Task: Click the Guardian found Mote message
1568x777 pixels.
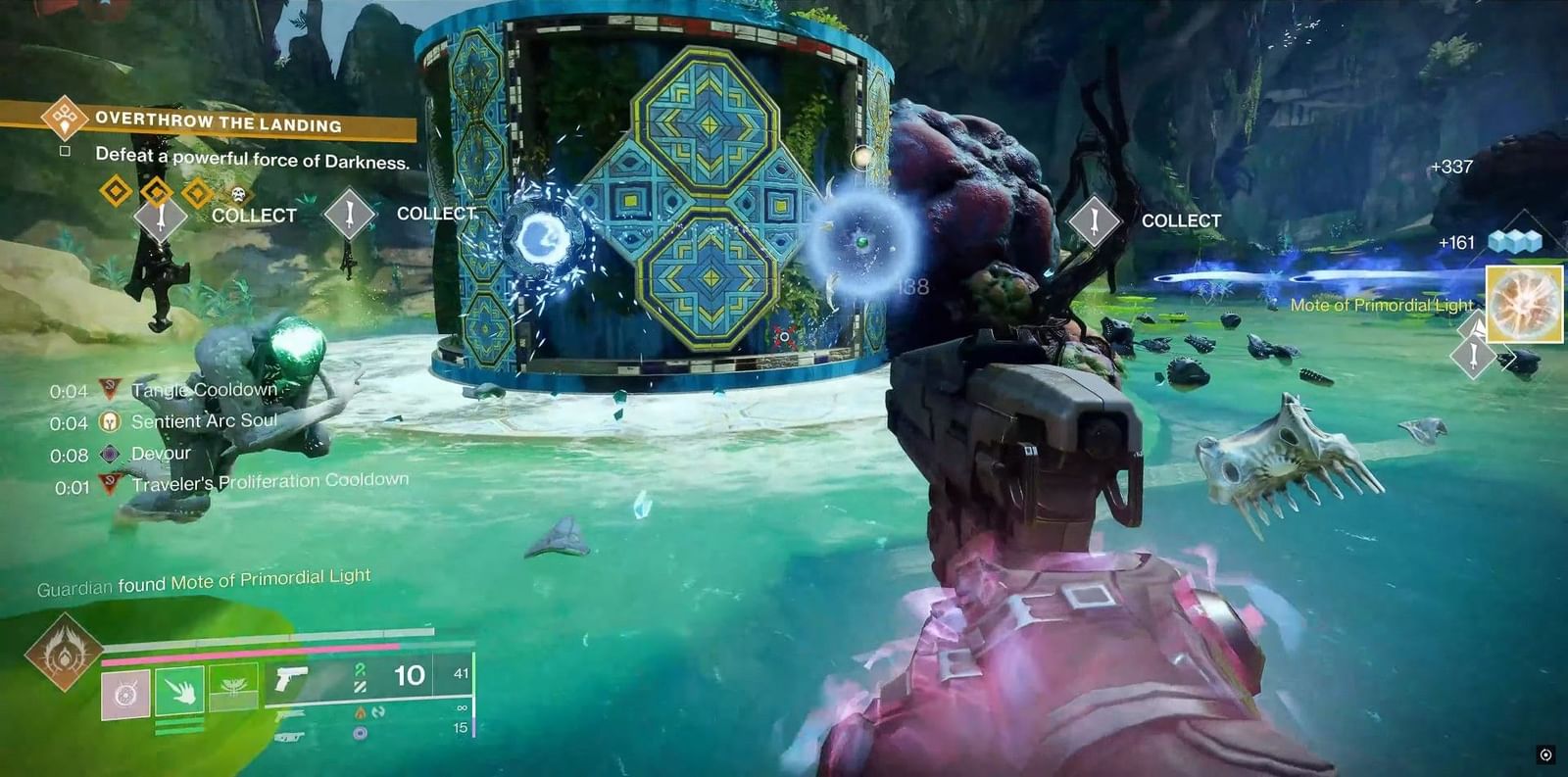Action: (x=203, y=580)
